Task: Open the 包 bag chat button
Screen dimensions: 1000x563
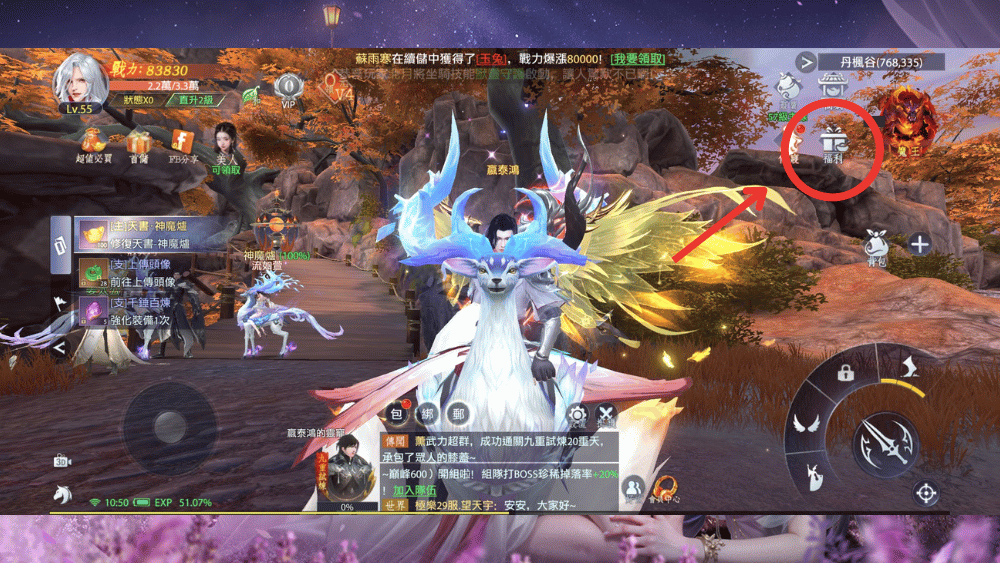Action: [397, 414]
